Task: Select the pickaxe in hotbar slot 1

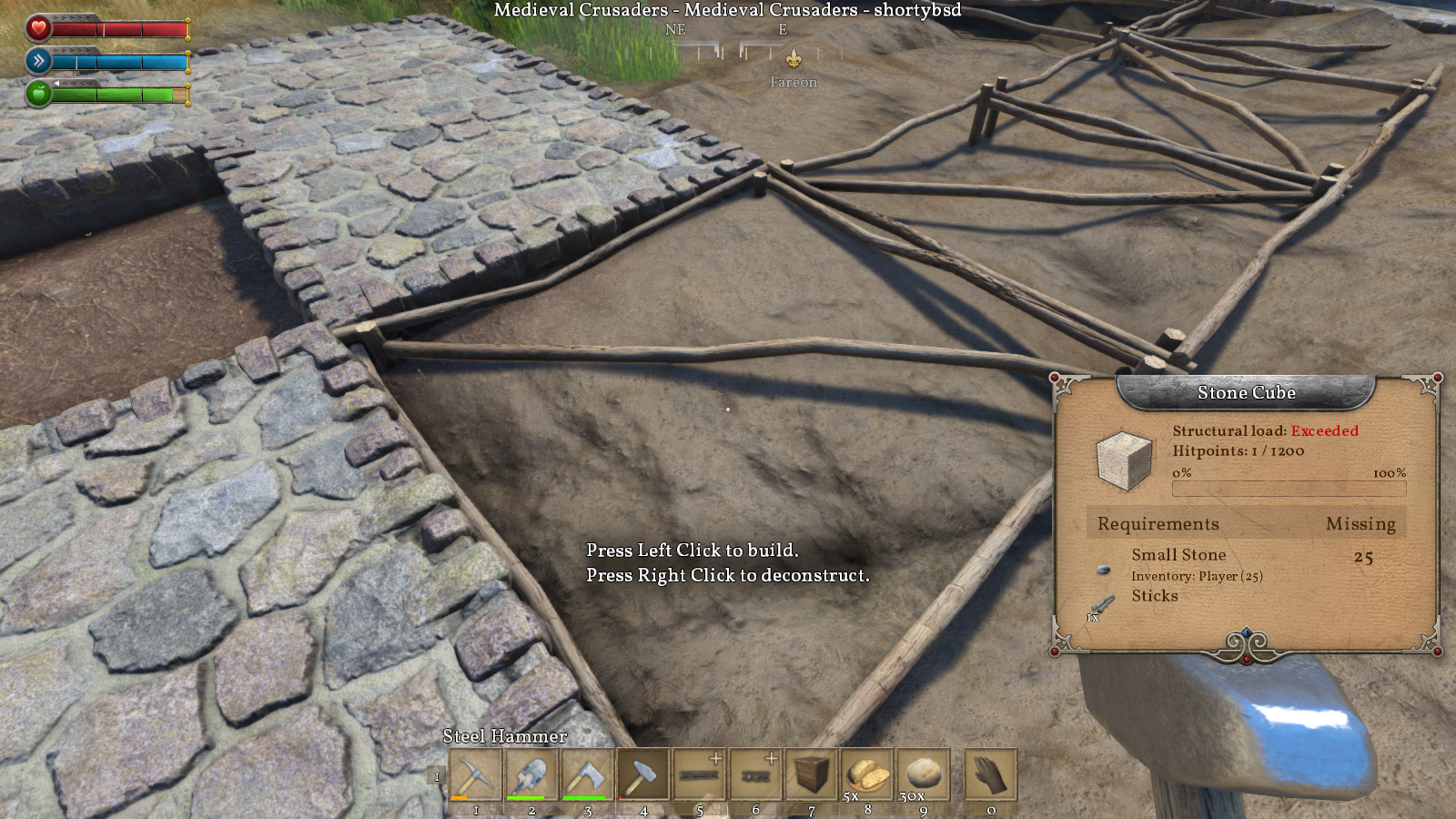Action: pyautogui.click(x=475, y=775)
